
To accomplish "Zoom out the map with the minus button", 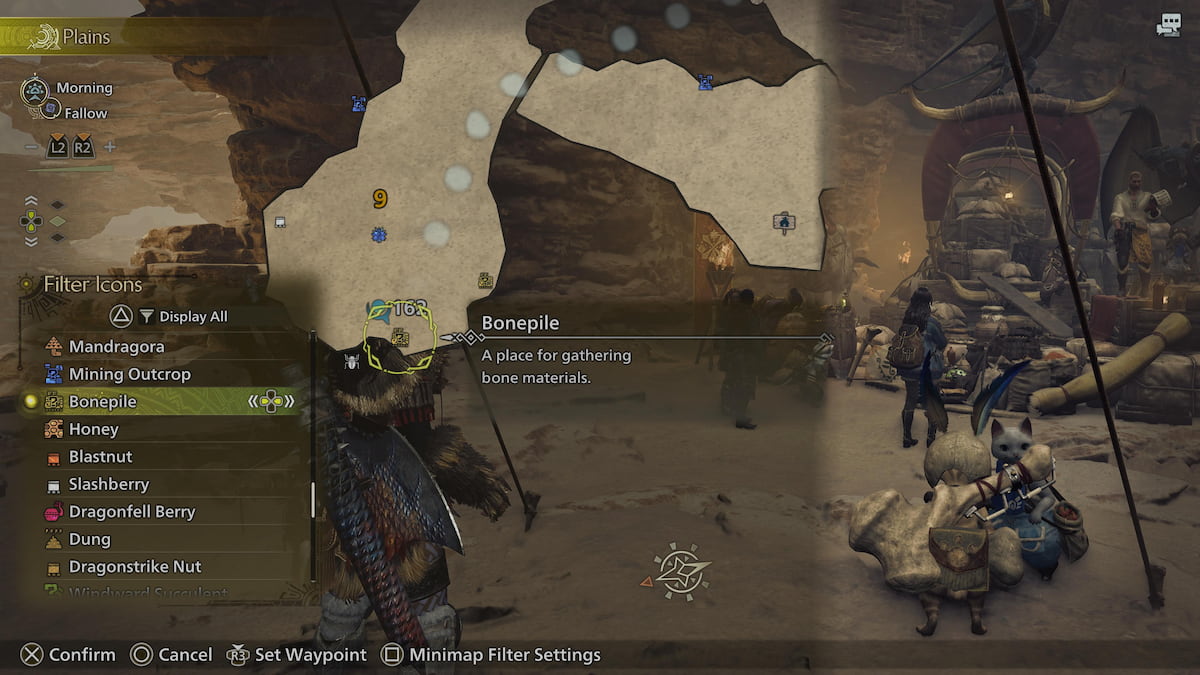I will (32, 147).
